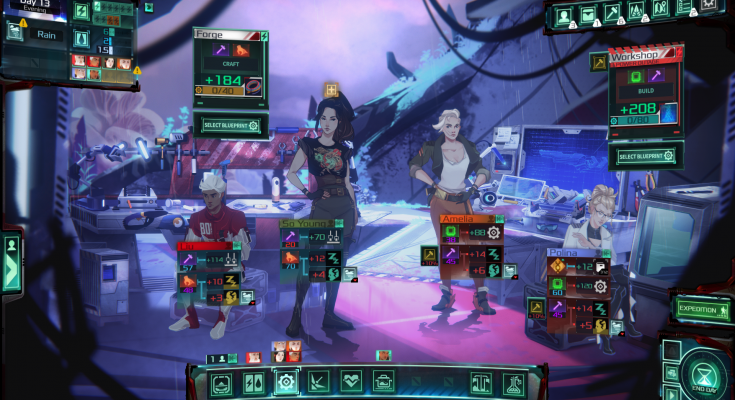Open the cooking pot tab
Image resolution: width=735 pixels, height=400 pixels.
(x=383, y=382)
